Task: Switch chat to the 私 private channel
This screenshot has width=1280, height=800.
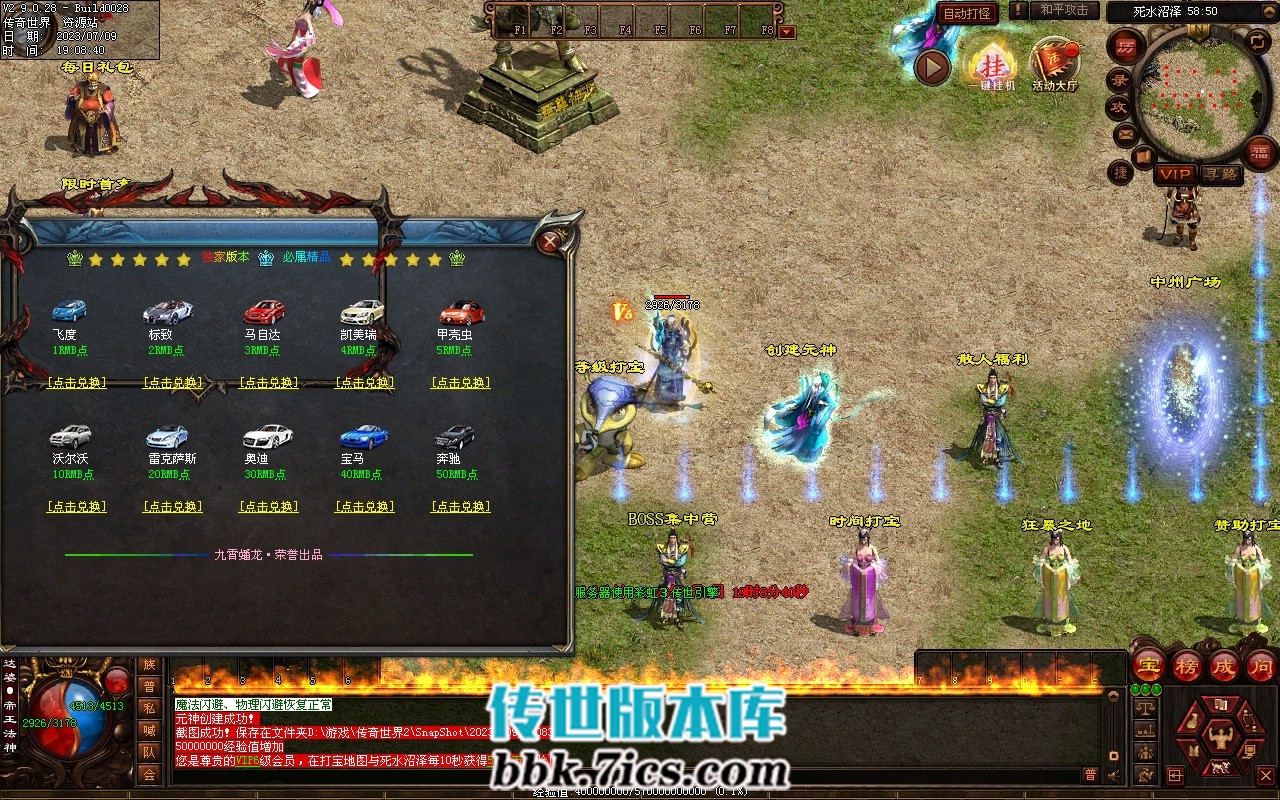Action: 149,708
